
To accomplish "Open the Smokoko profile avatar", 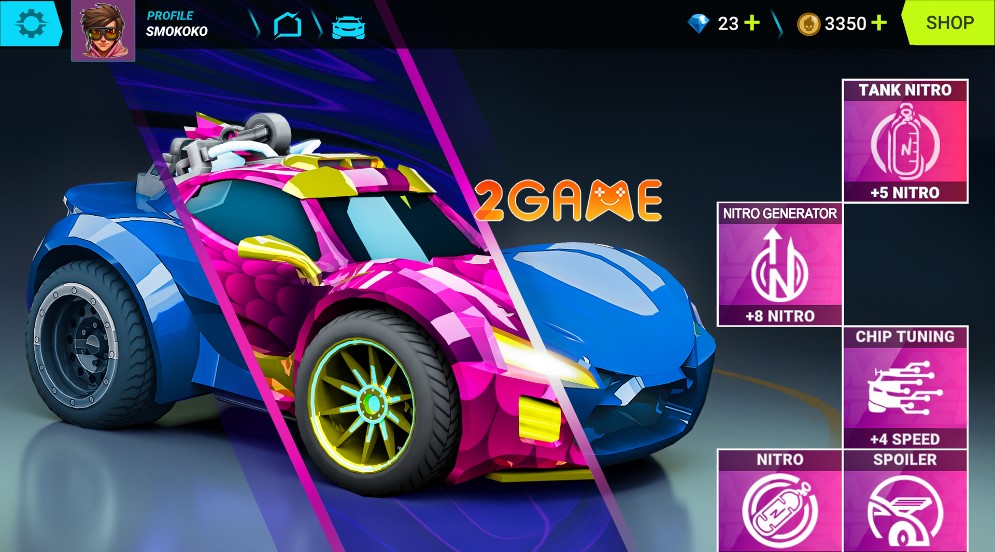I will pos(103,30).
